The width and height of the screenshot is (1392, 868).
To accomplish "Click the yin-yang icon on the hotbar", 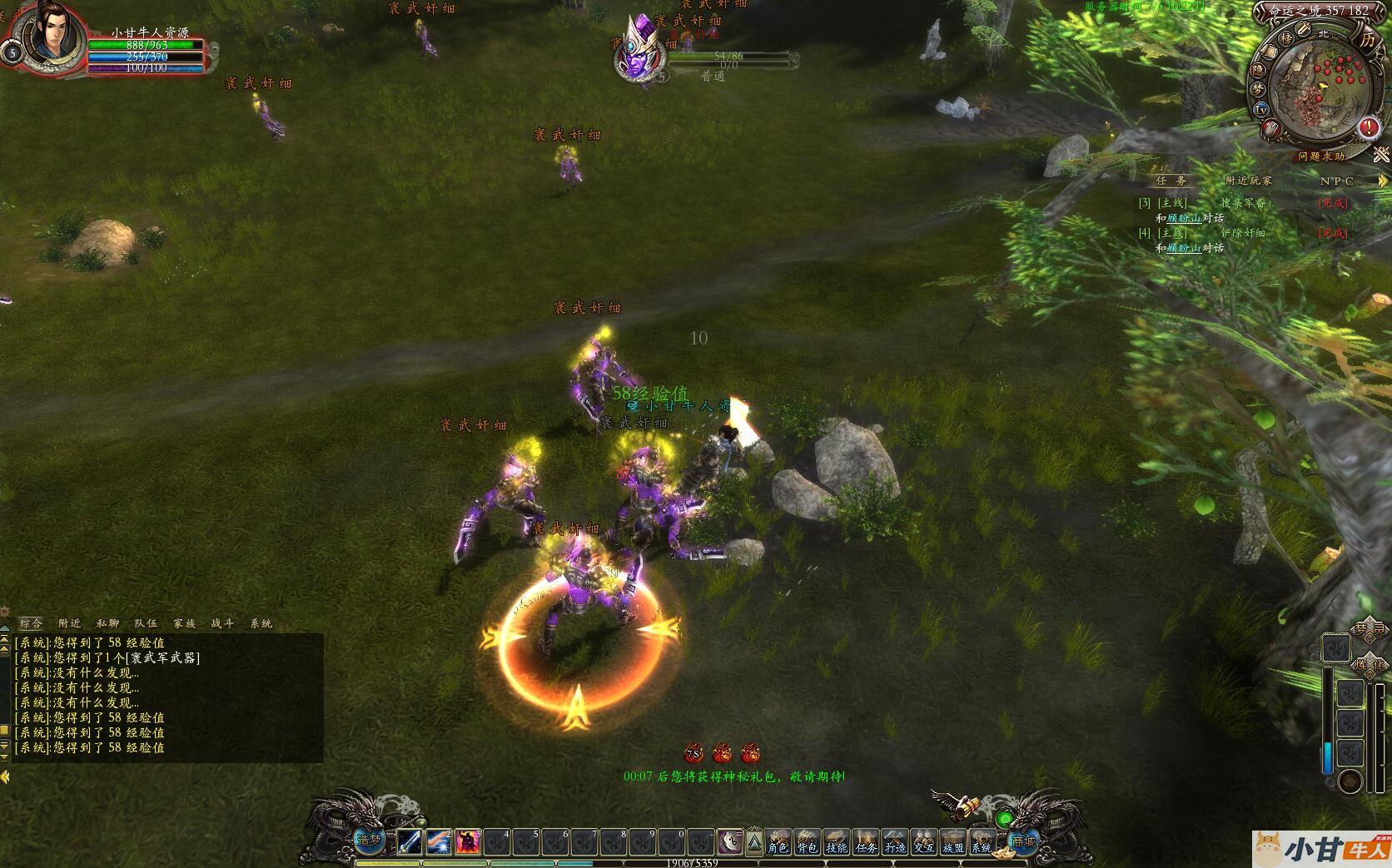I will point(730,842).
